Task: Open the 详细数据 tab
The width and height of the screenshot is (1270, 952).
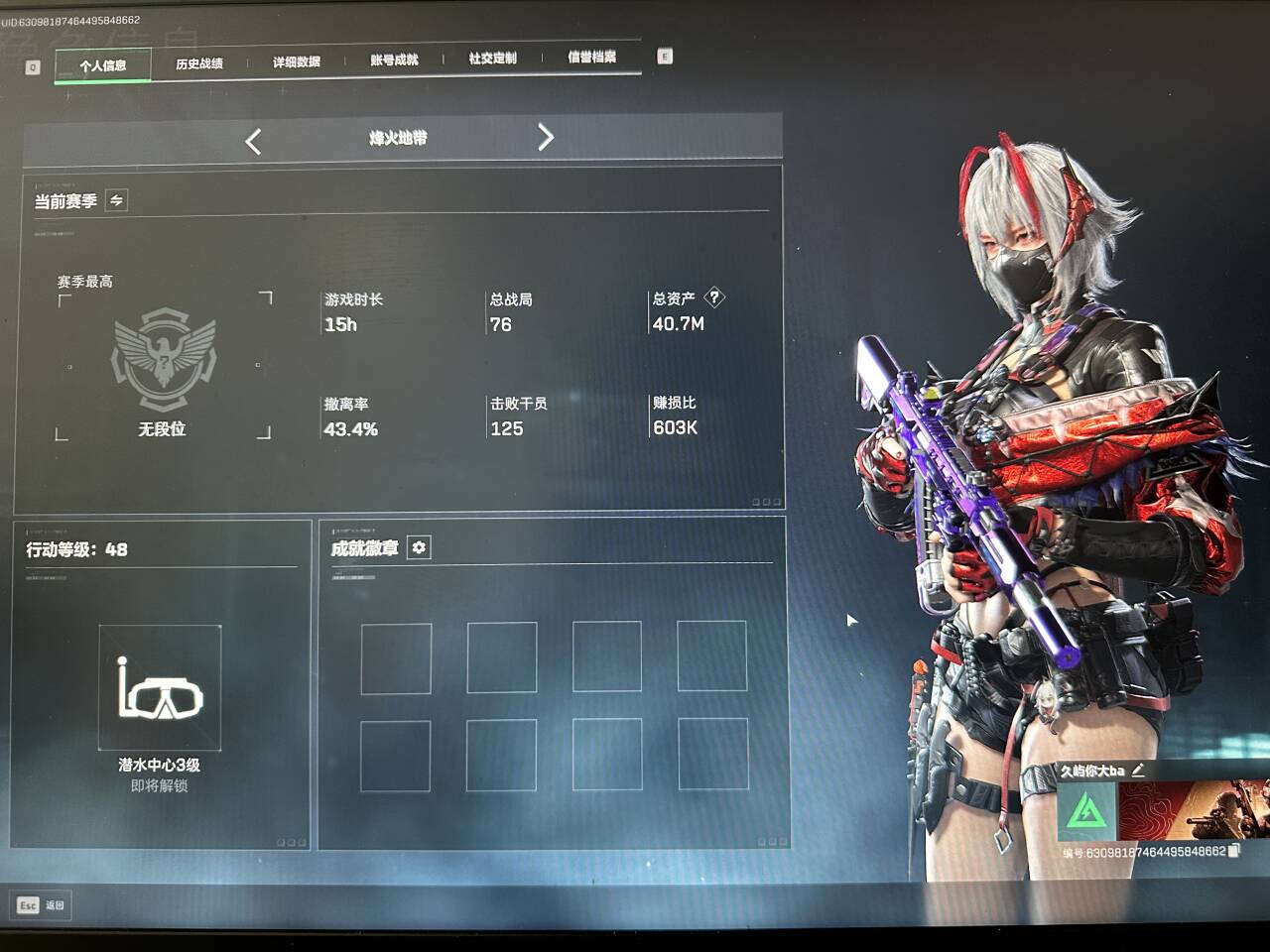Action: point(297,61)
